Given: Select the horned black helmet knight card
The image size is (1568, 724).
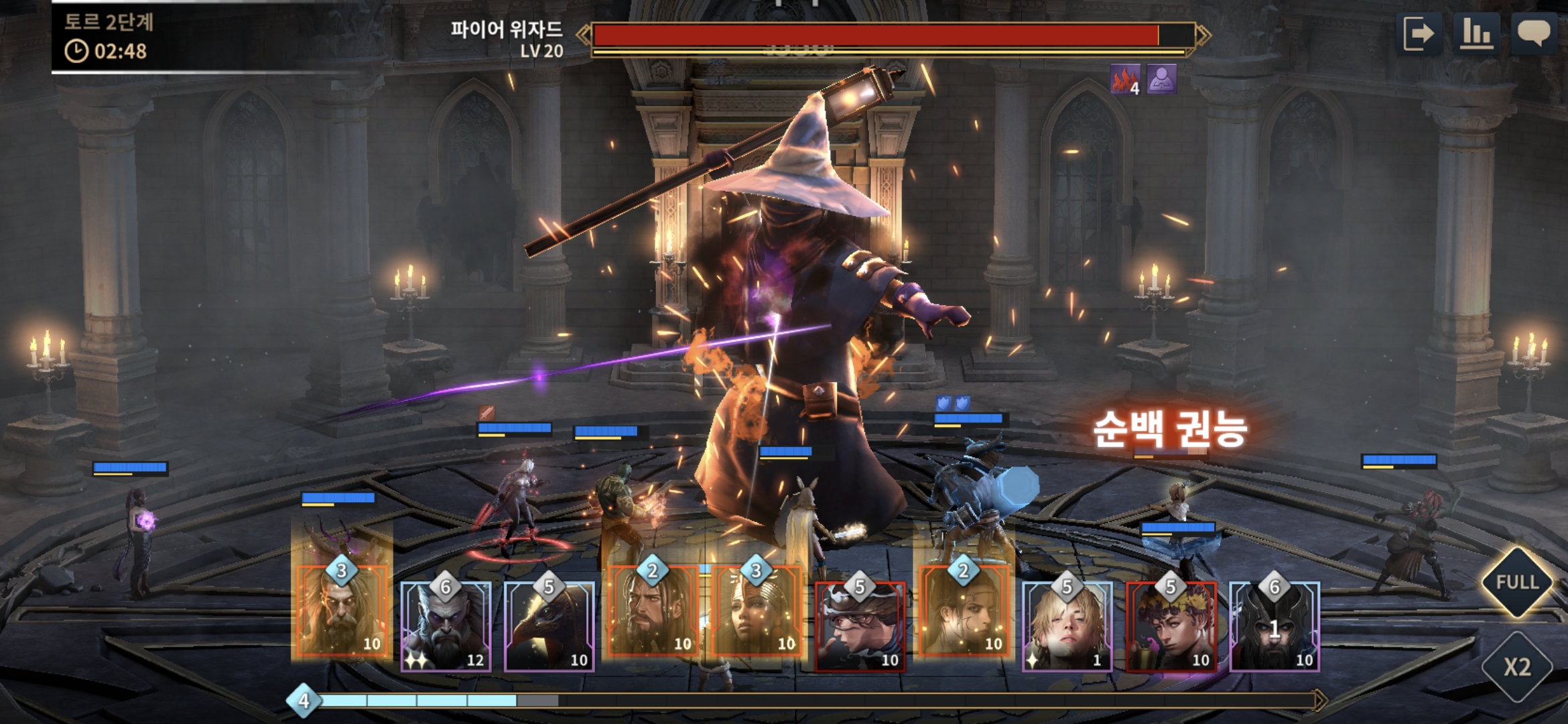Looking at the screenshot, I should click(1275, 627).
